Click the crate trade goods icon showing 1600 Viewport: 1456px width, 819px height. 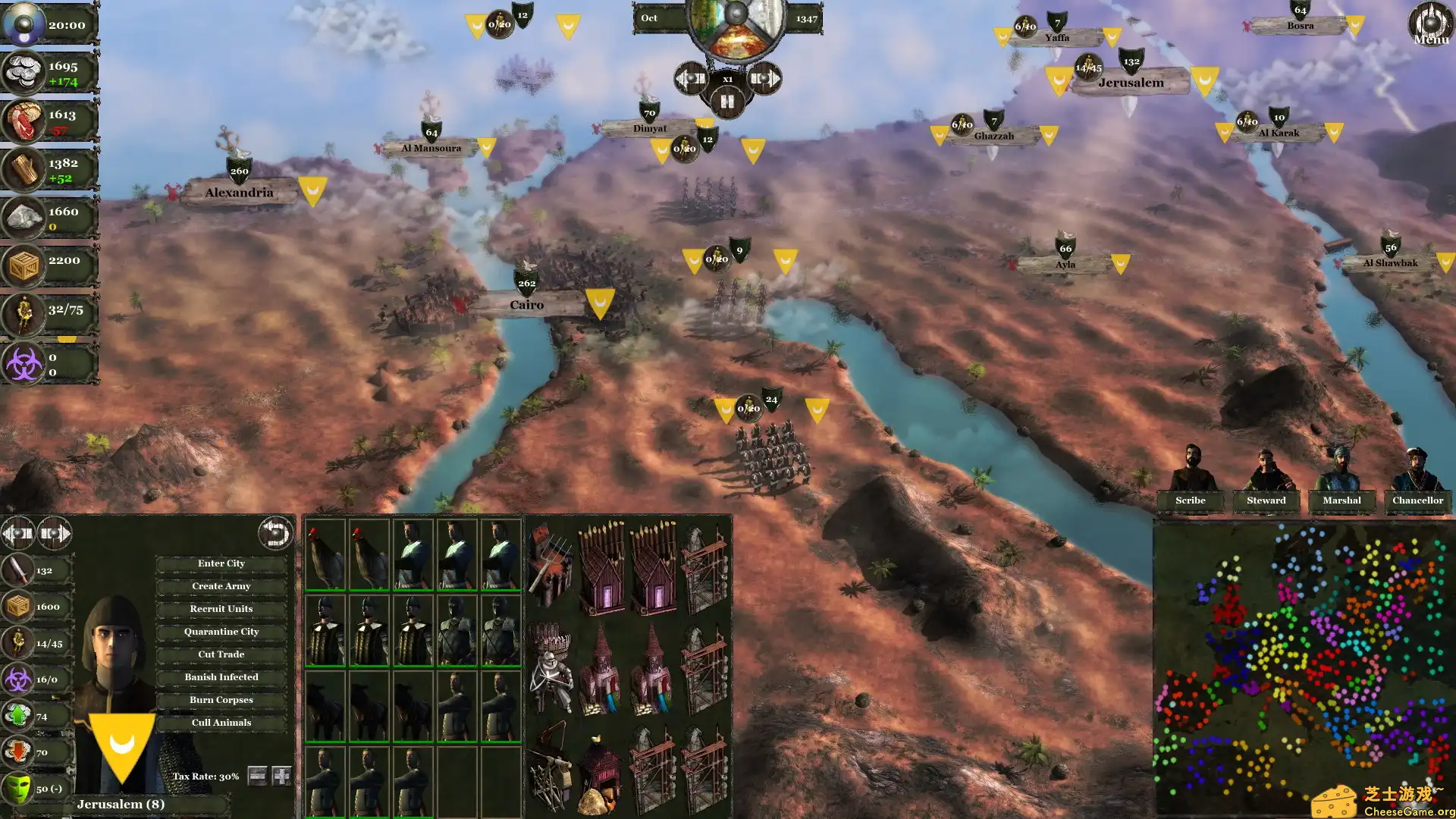click(x=19, y=605)
